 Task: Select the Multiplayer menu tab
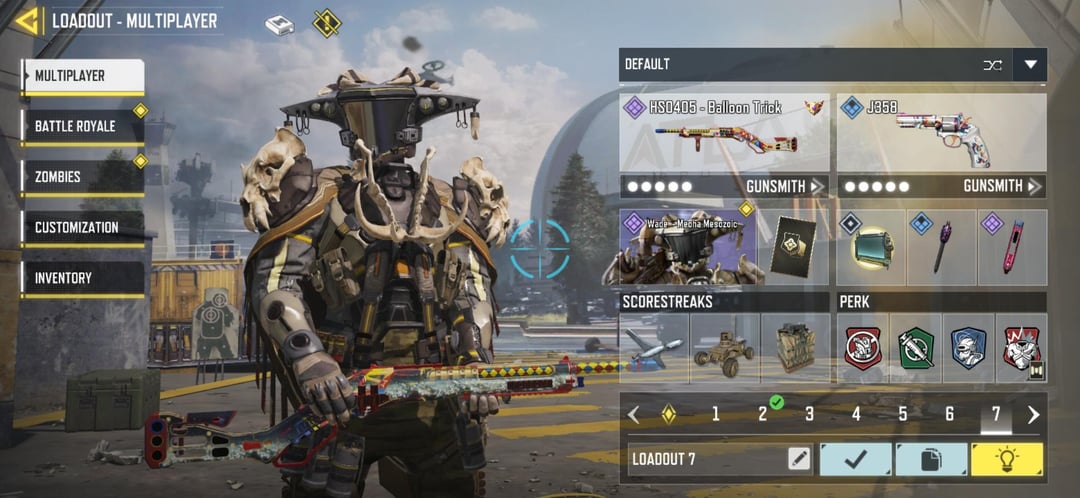[x=84, y=76]
